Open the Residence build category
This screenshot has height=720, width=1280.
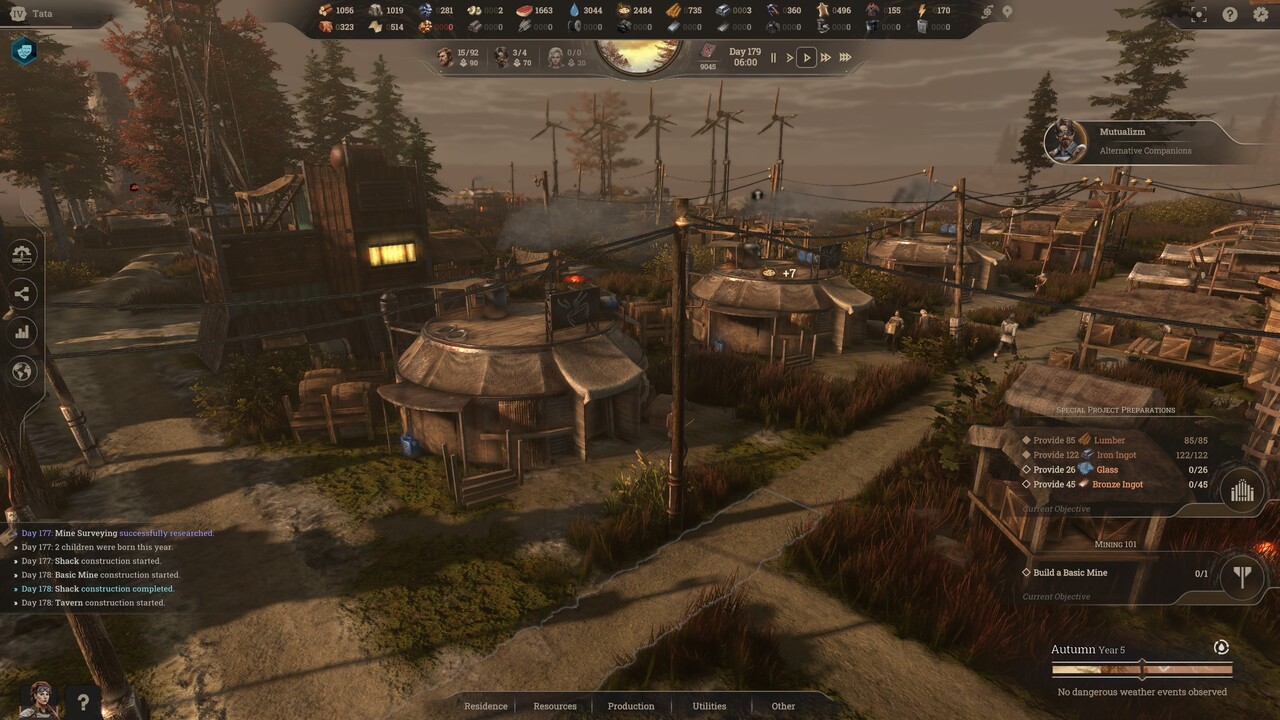[486, 706]
